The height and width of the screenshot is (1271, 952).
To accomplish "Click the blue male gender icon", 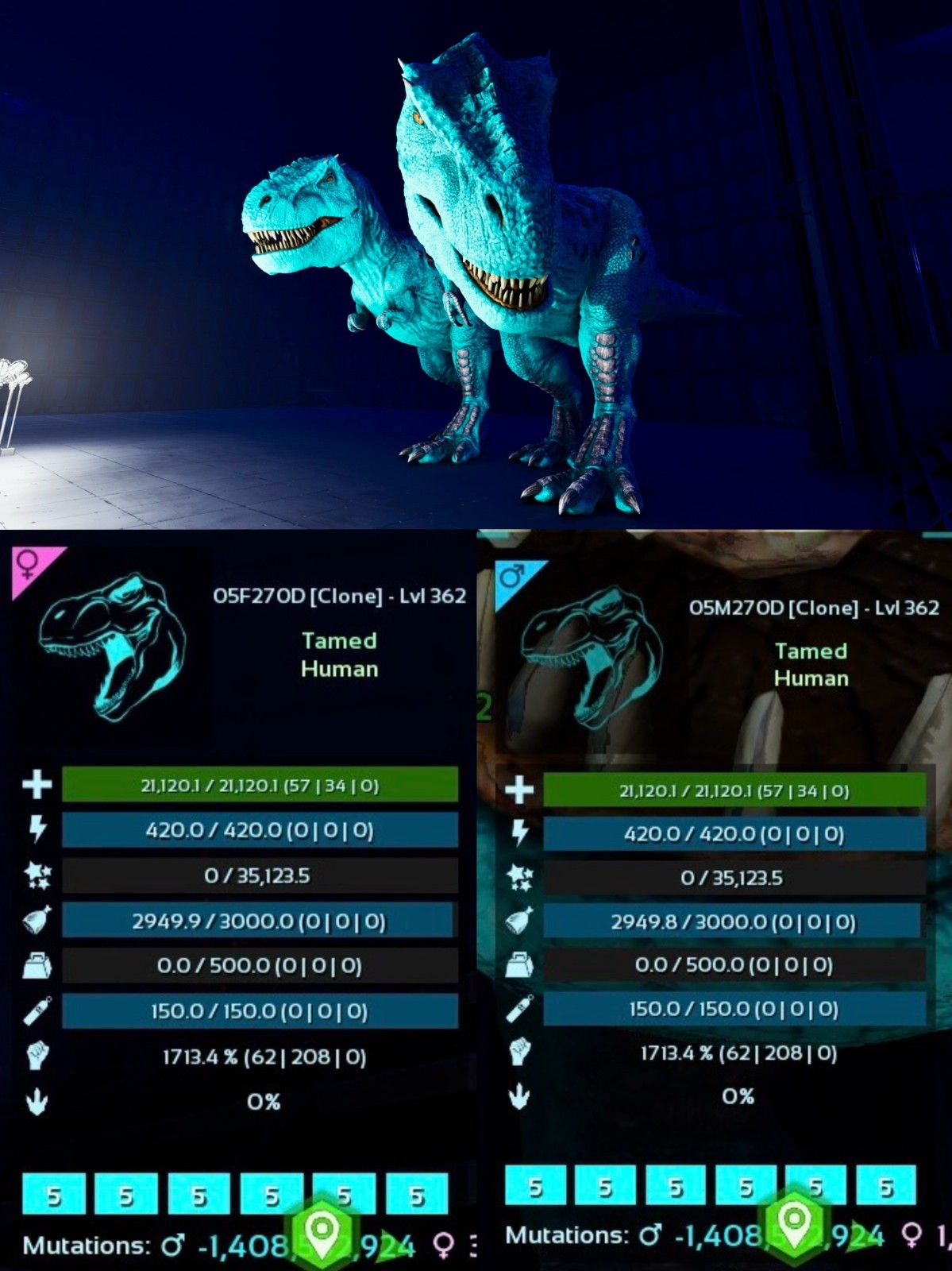I will pos(511,576).
